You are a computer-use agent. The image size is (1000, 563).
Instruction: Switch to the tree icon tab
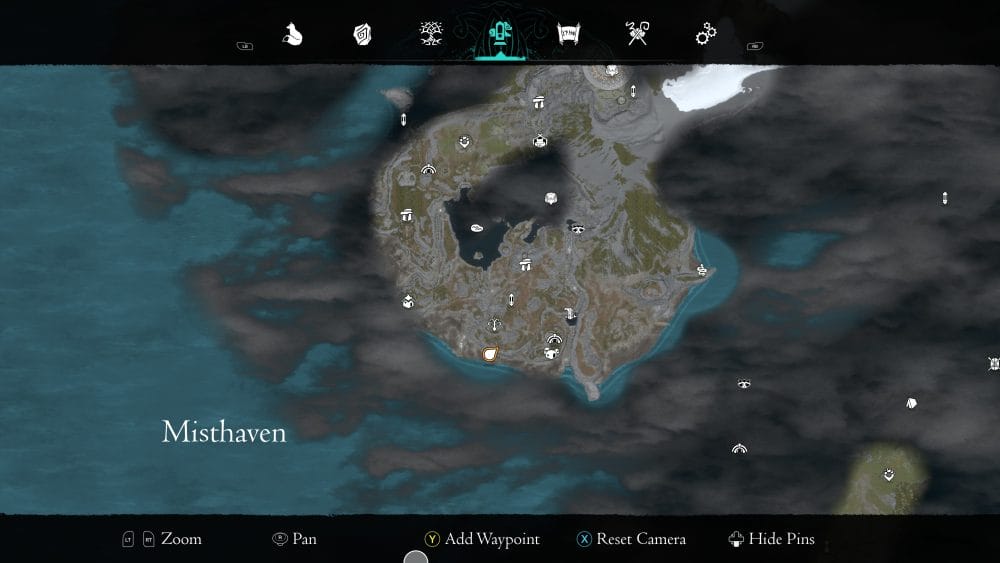(x=432, y=35)
